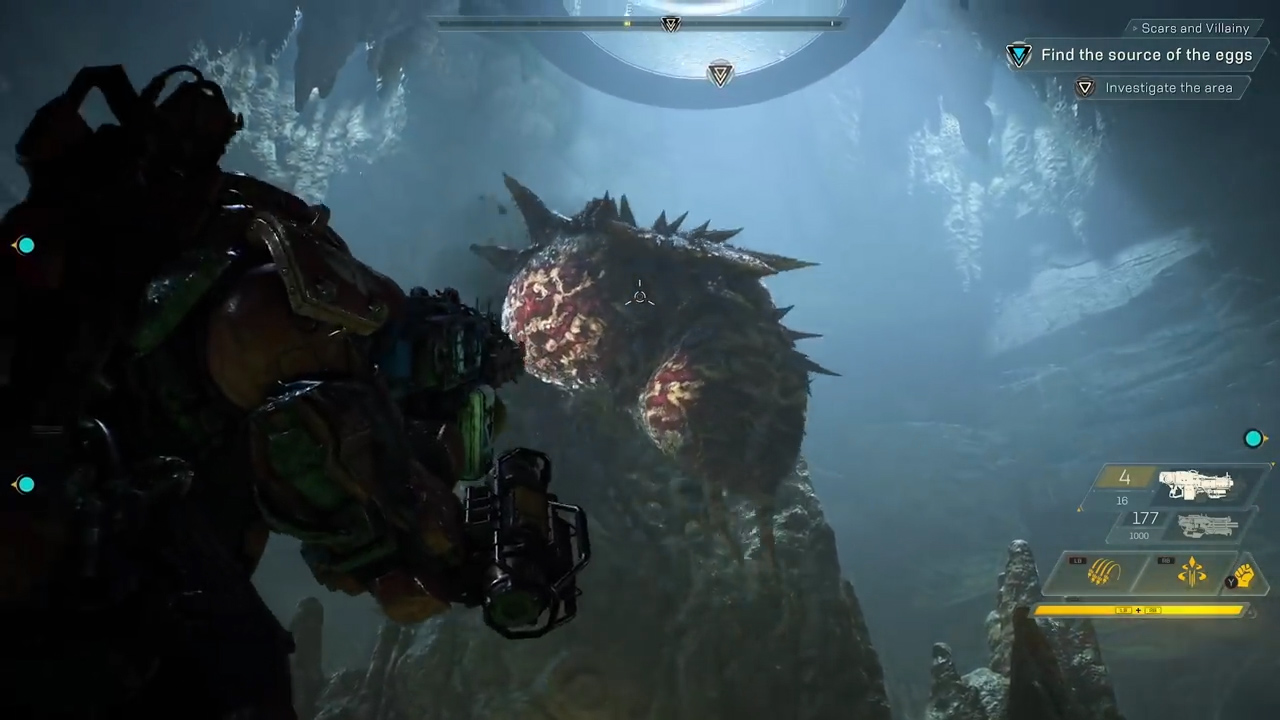This screenshot has height=720, width=1280.
Task: Click the objective marker on the compass bar
Action: [671, 24]
